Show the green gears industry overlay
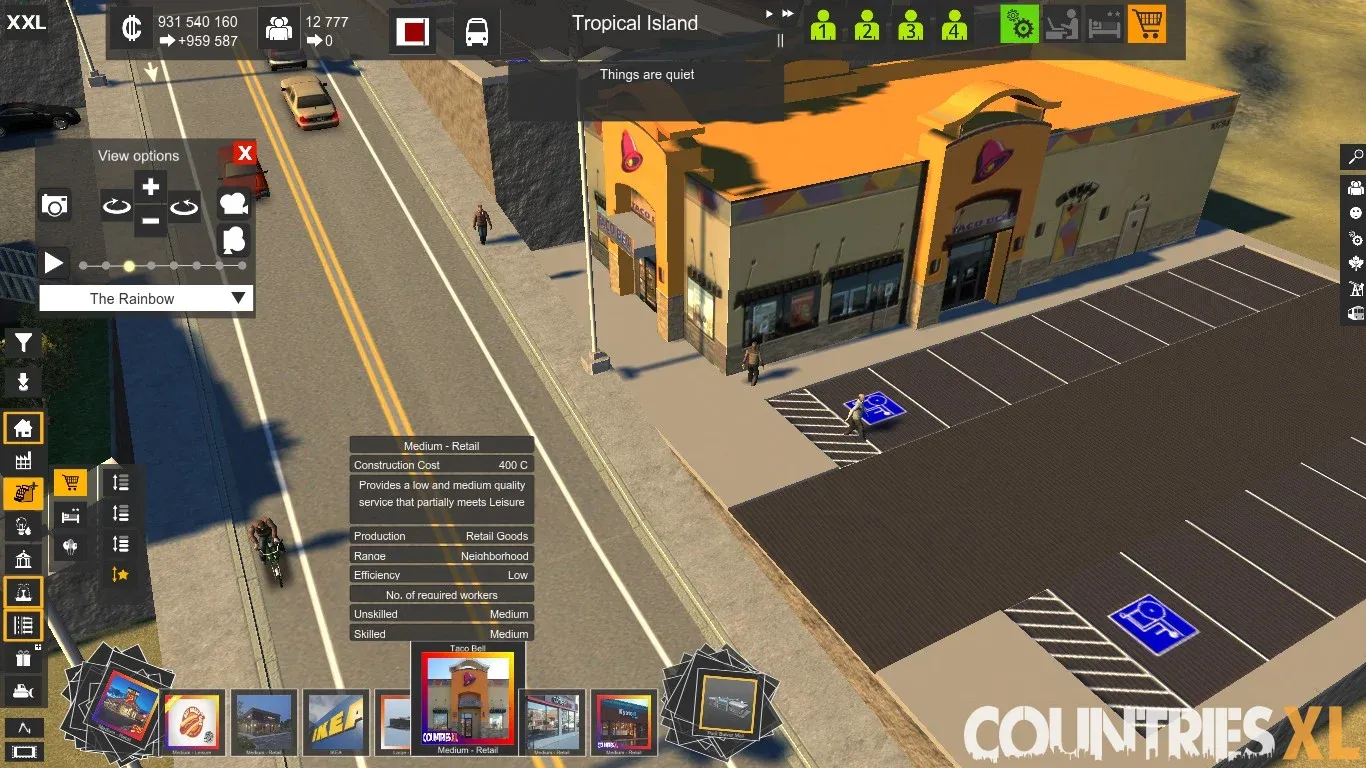 tap(1020, 25)
